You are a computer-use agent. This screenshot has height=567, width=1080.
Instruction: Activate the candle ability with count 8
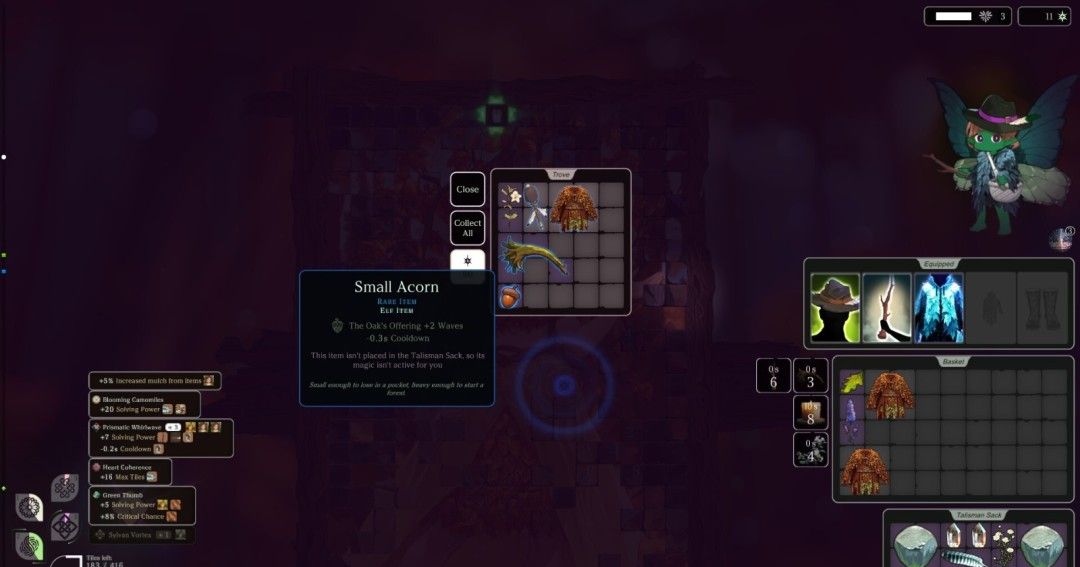pyautogui.click(x=810, y=413)
